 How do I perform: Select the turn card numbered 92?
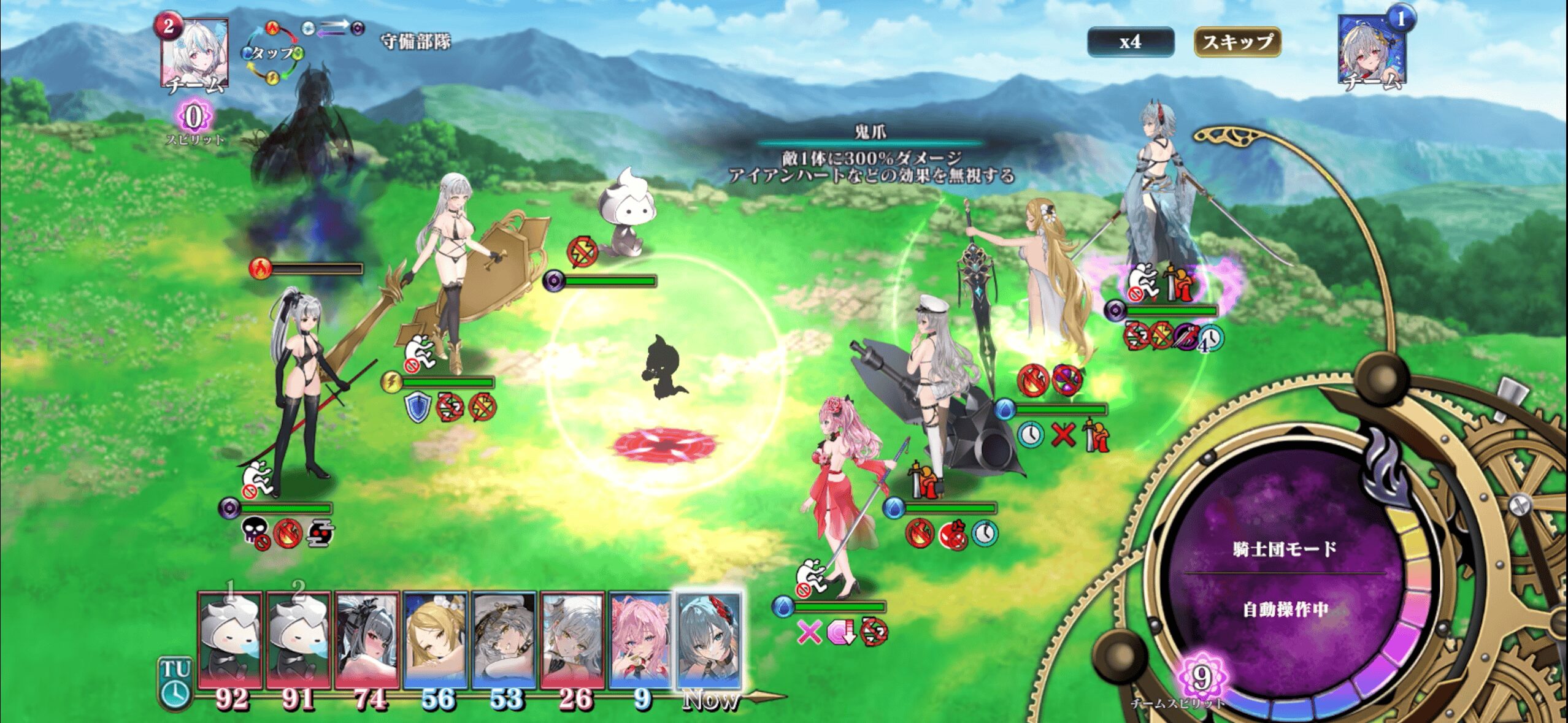coord(231,641)
